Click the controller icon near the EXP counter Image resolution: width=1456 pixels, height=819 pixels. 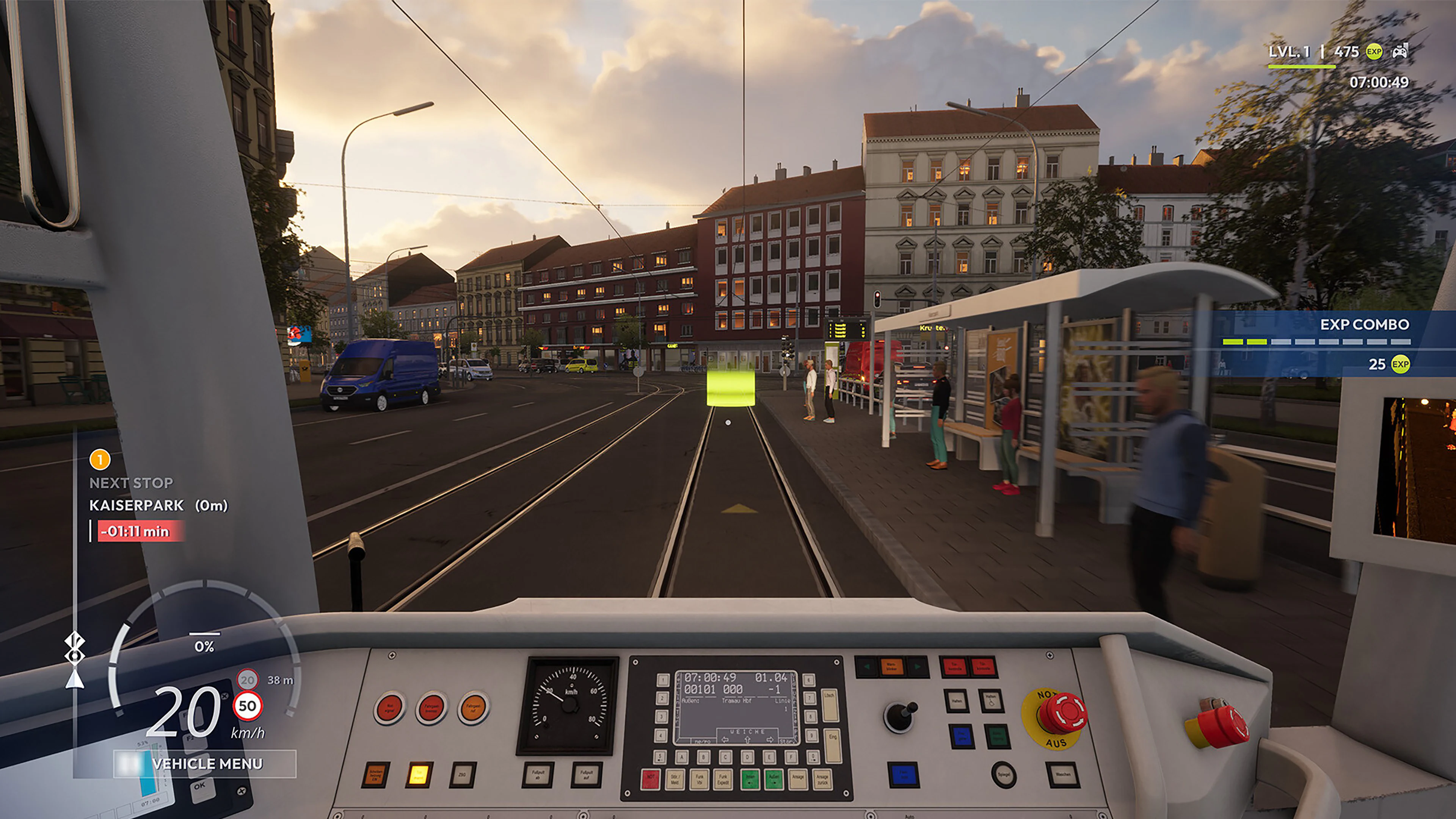pyautogui.click(x=1400, y=53)
